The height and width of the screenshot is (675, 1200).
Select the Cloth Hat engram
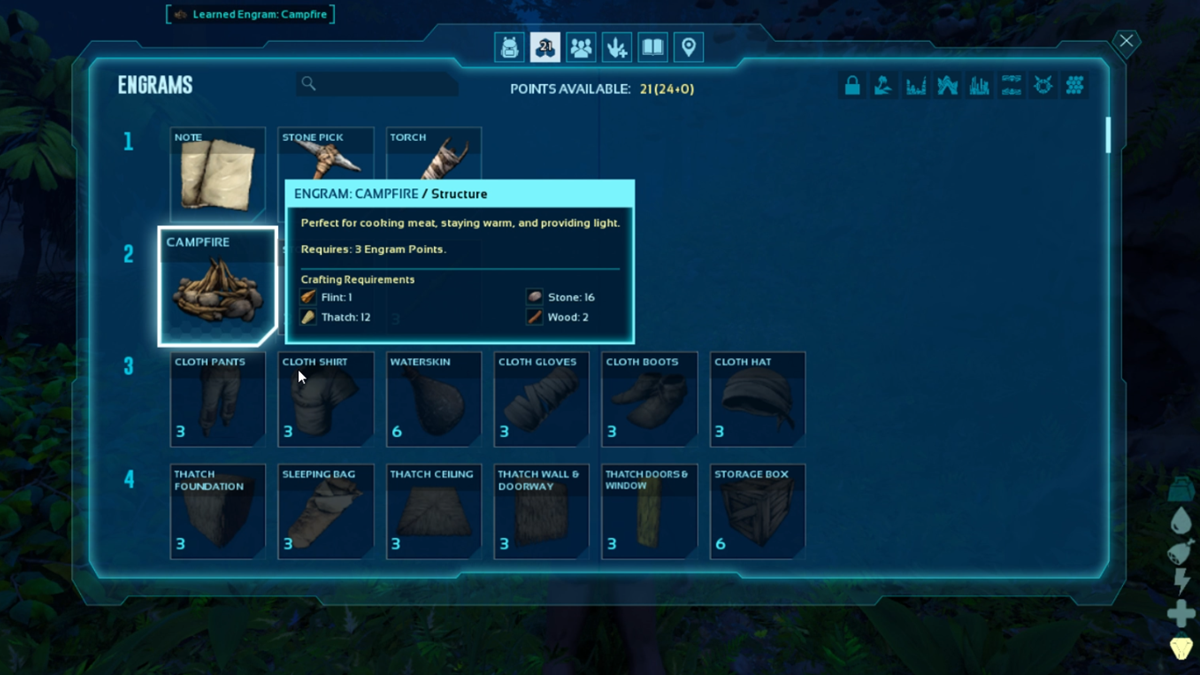[x=758, y=398]
